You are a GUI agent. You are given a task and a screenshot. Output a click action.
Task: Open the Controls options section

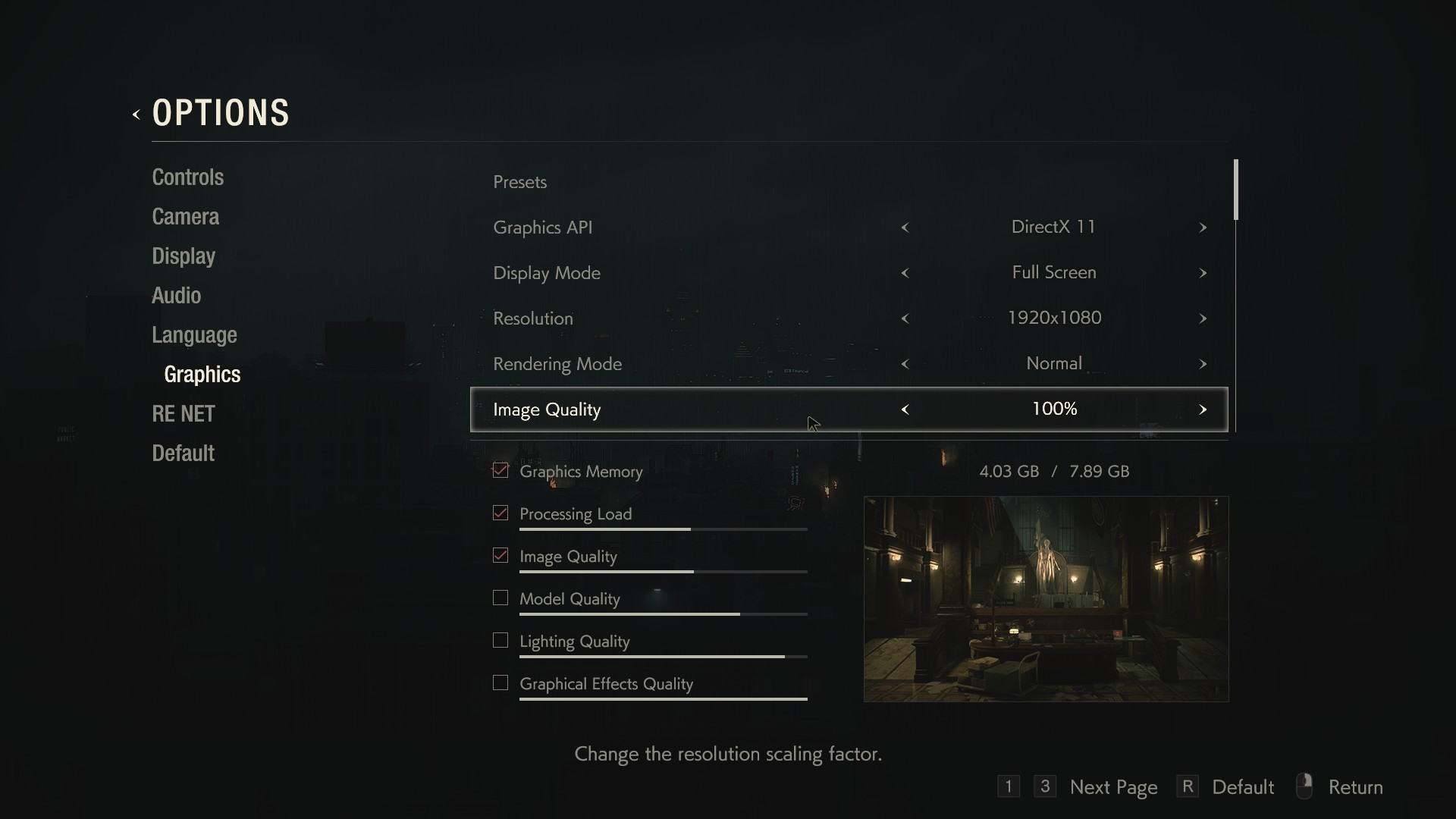pos(187,177)
